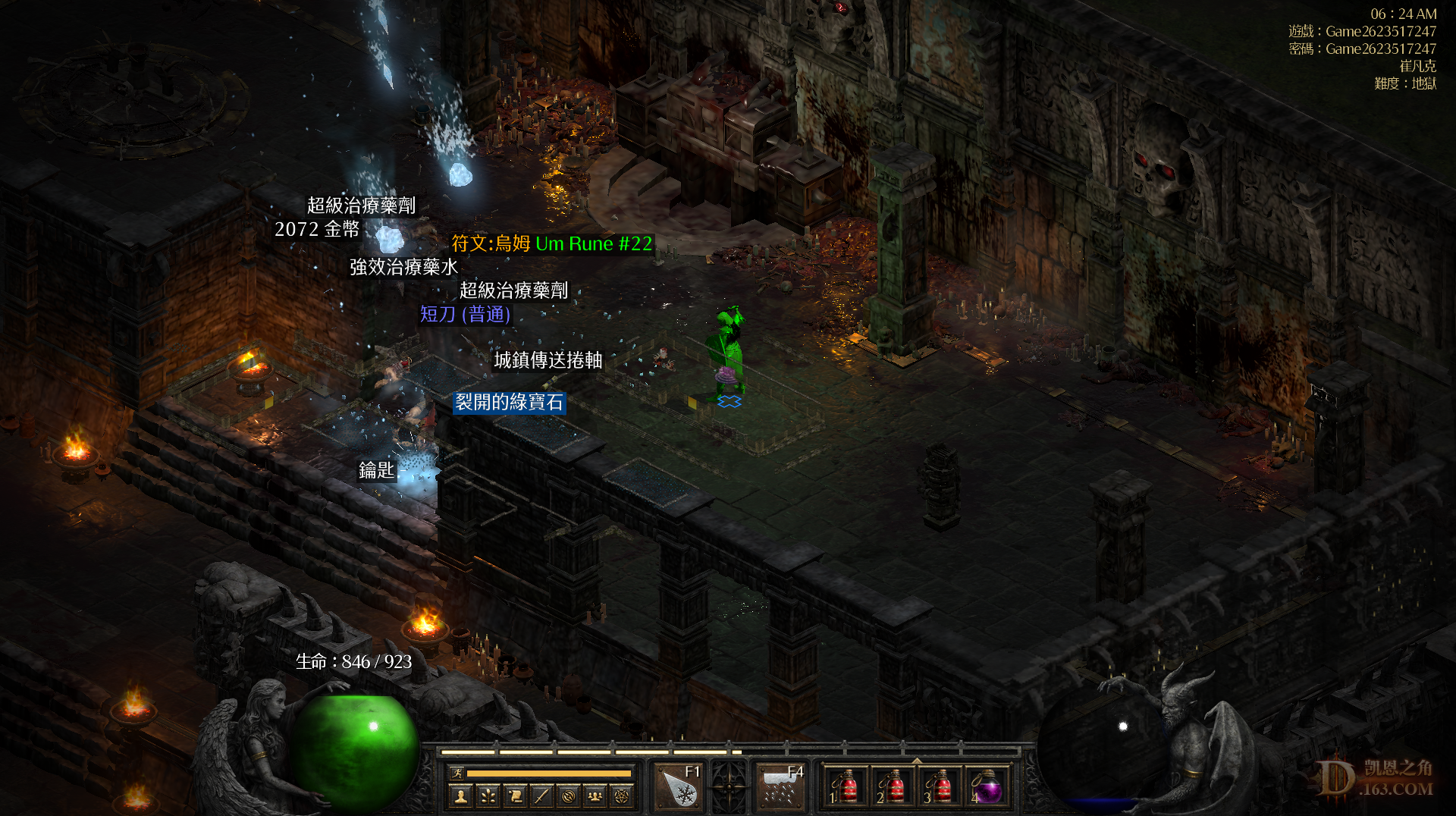Pick up the Um Rune #22 label
This screenshot has width=1456, height=816.
551,243
